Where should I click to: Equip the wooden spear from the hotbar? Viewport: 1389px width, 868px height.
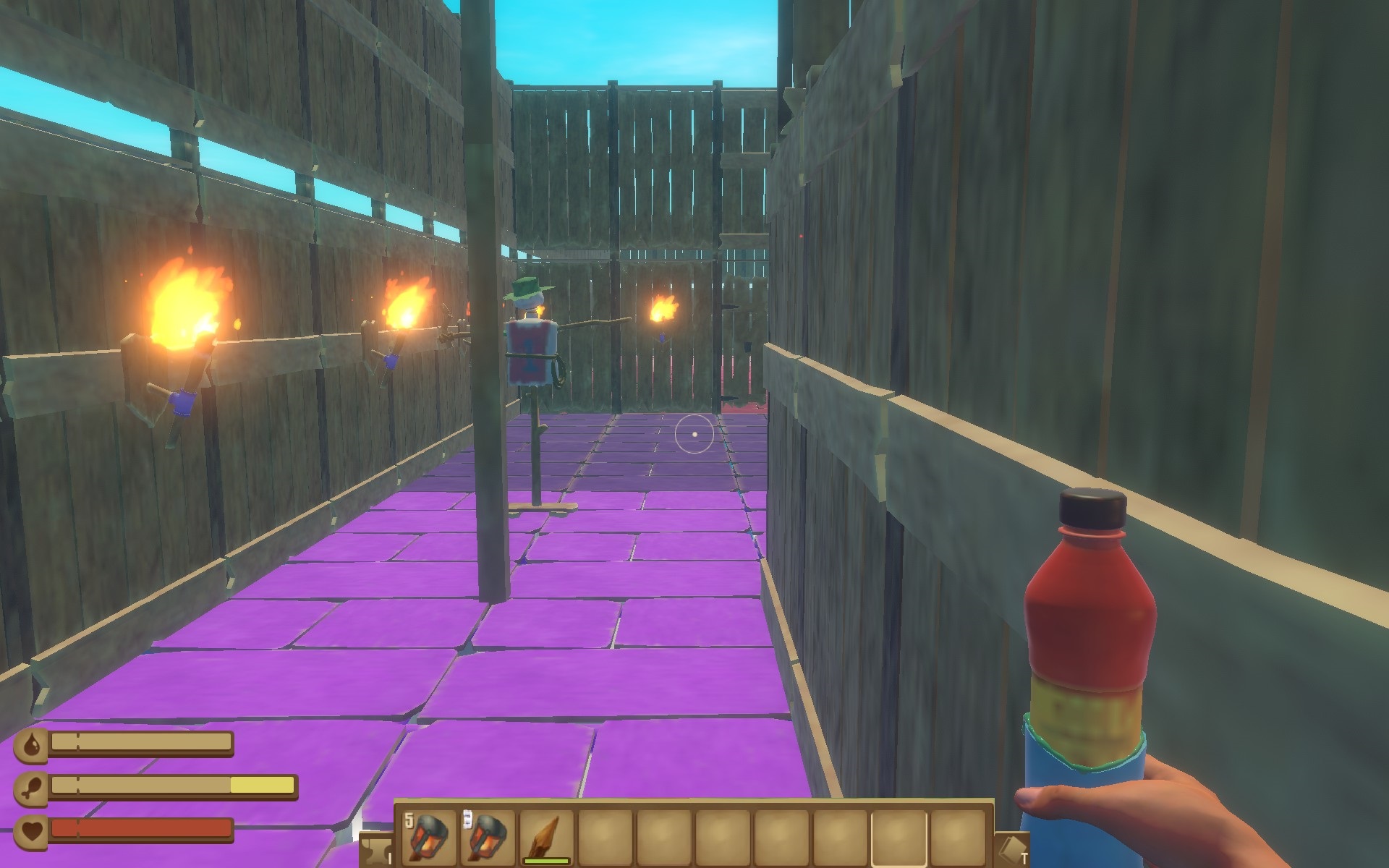pos(546,837)
